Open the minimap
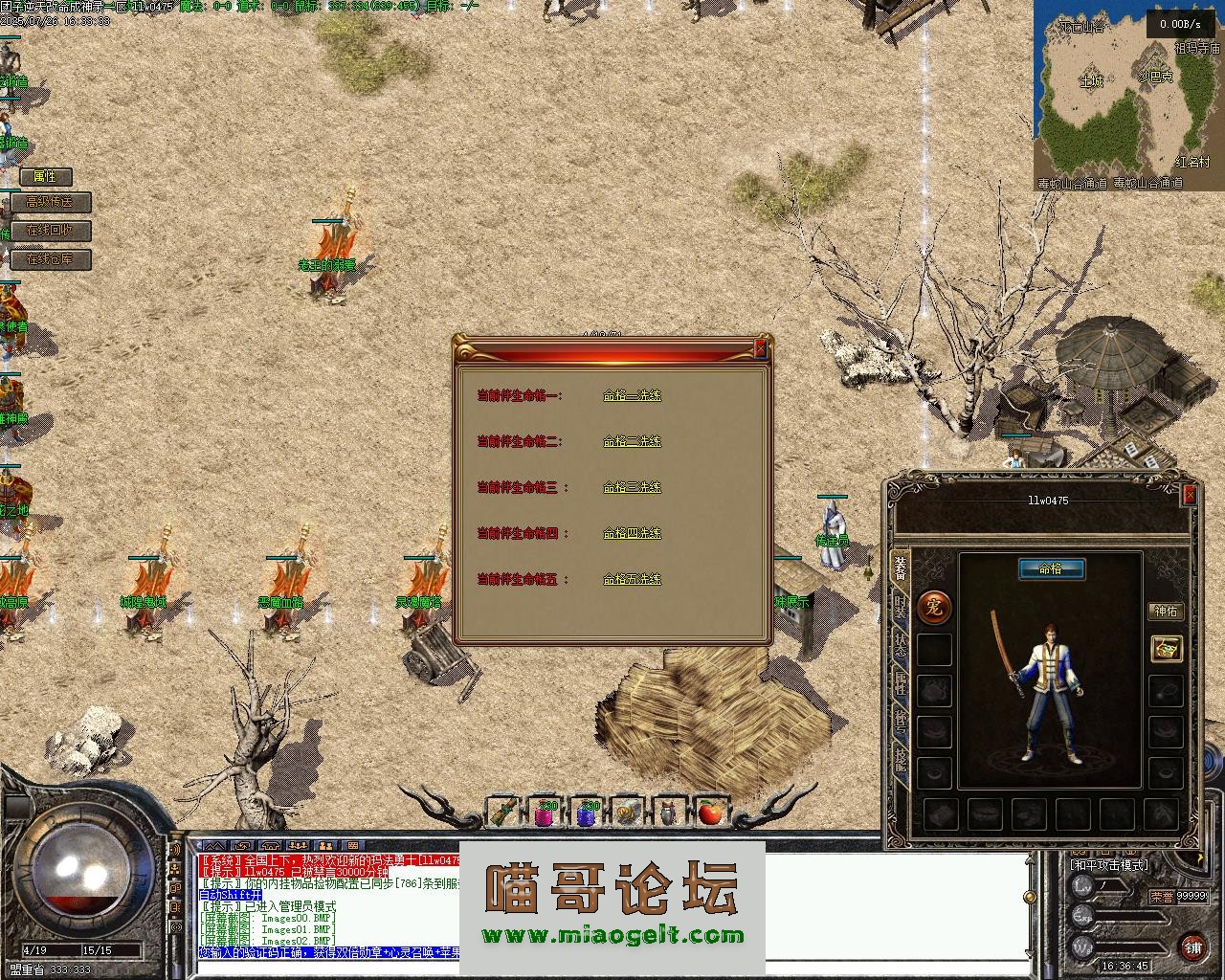Screen dimensions: 1225x980 click(x=1127, y=96)
